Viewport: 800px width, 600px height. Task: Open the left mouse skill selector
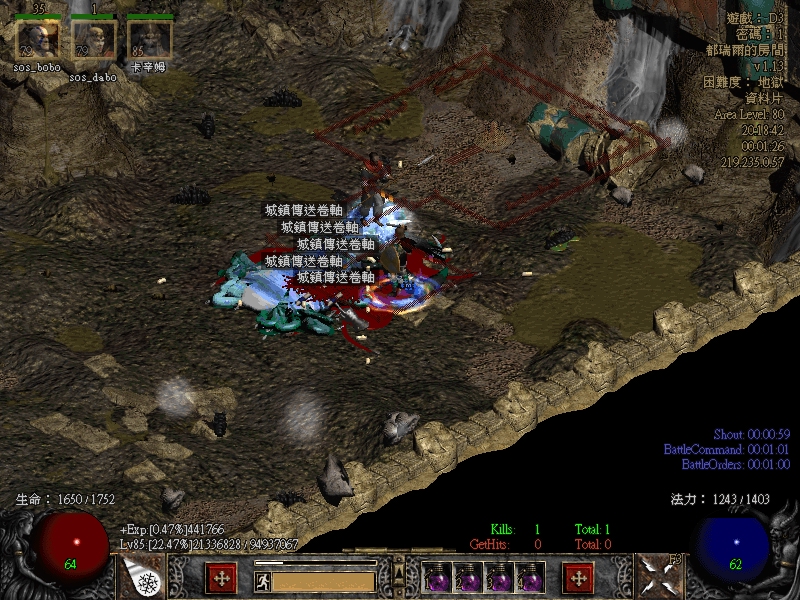(x=142, y=577)
